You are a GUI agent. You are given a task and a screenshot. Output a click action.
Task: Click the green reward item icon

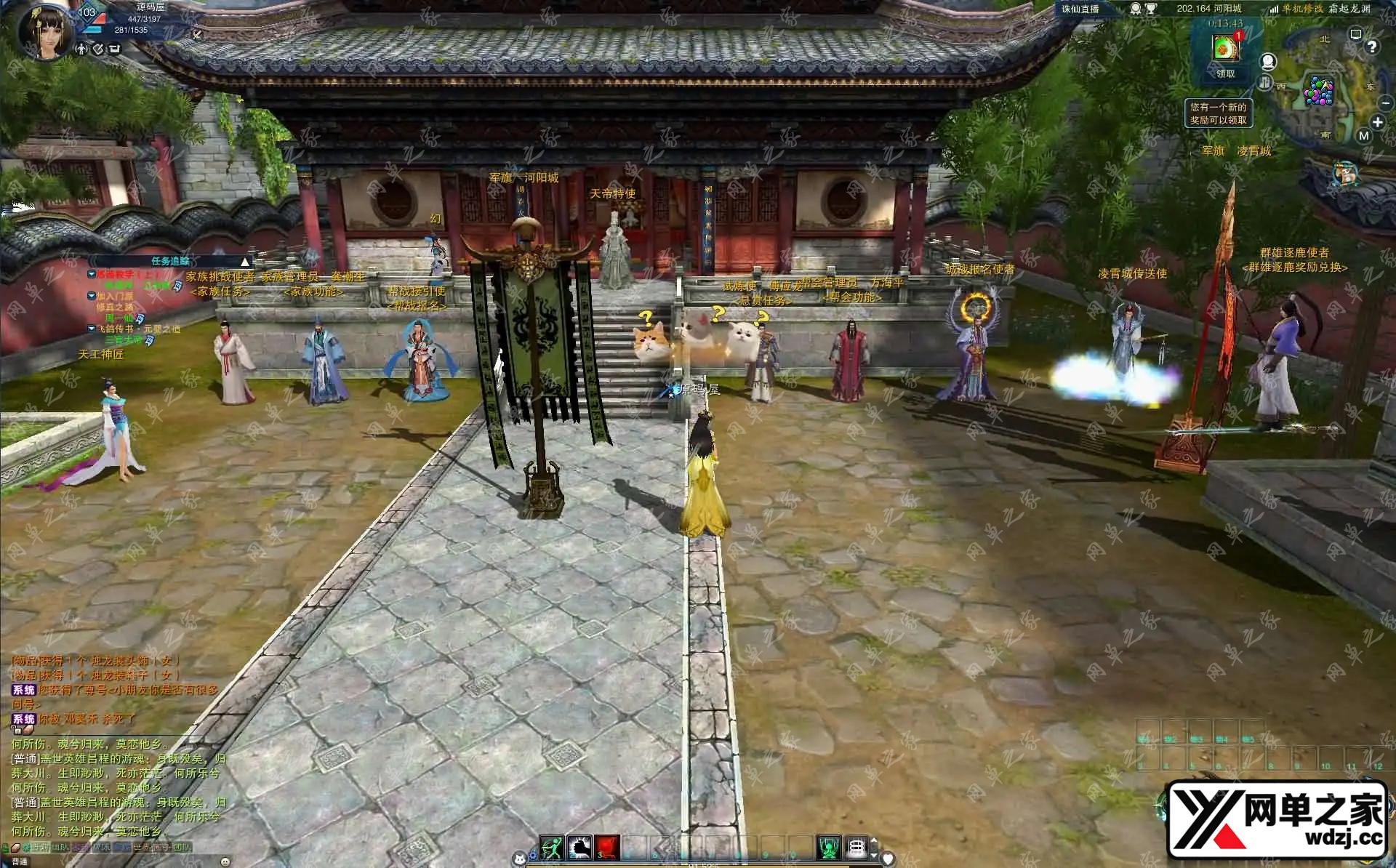[1225, 49]
